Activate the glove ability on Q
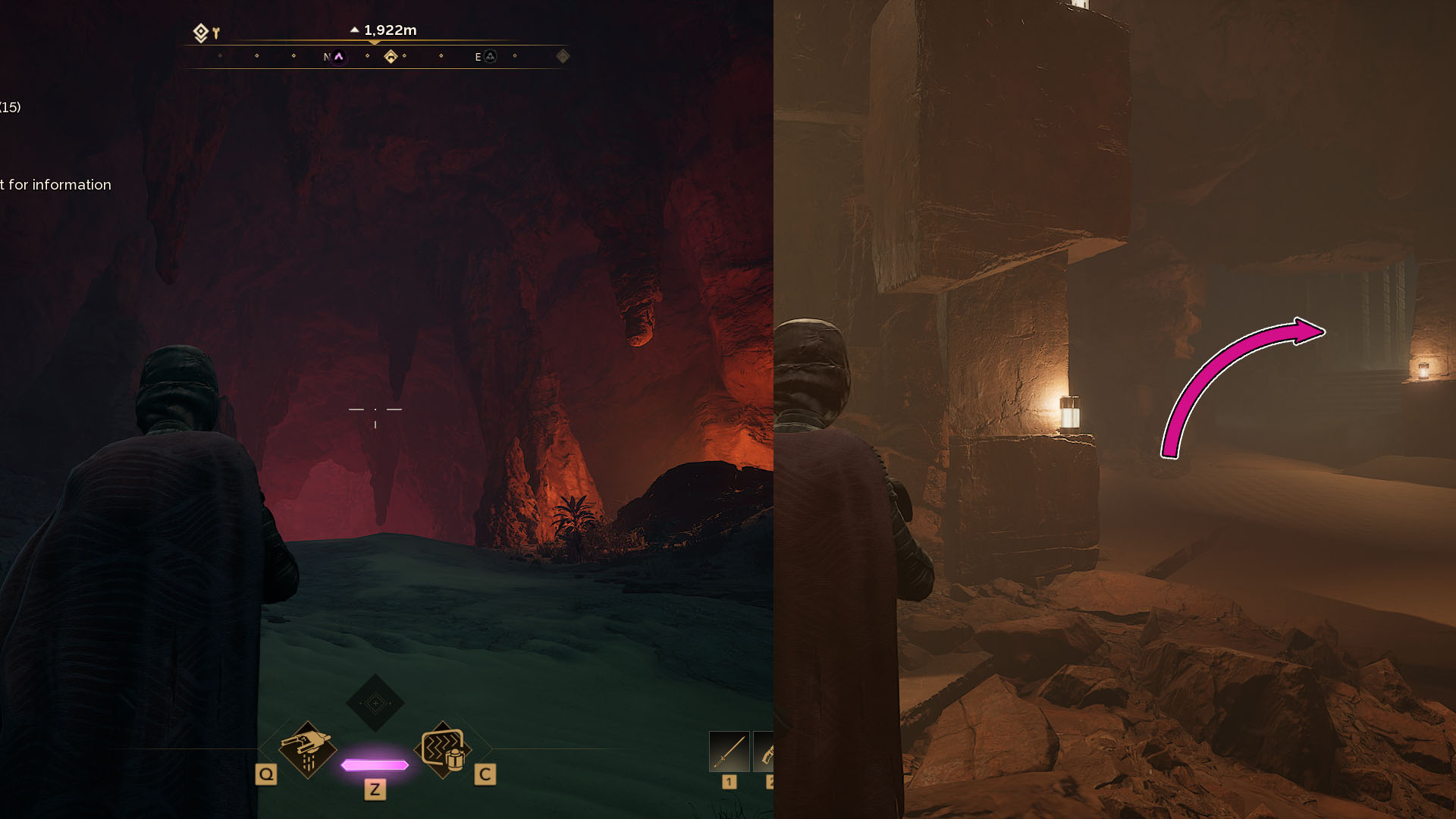Screen dimensions: 1456x819 point(307,749)
